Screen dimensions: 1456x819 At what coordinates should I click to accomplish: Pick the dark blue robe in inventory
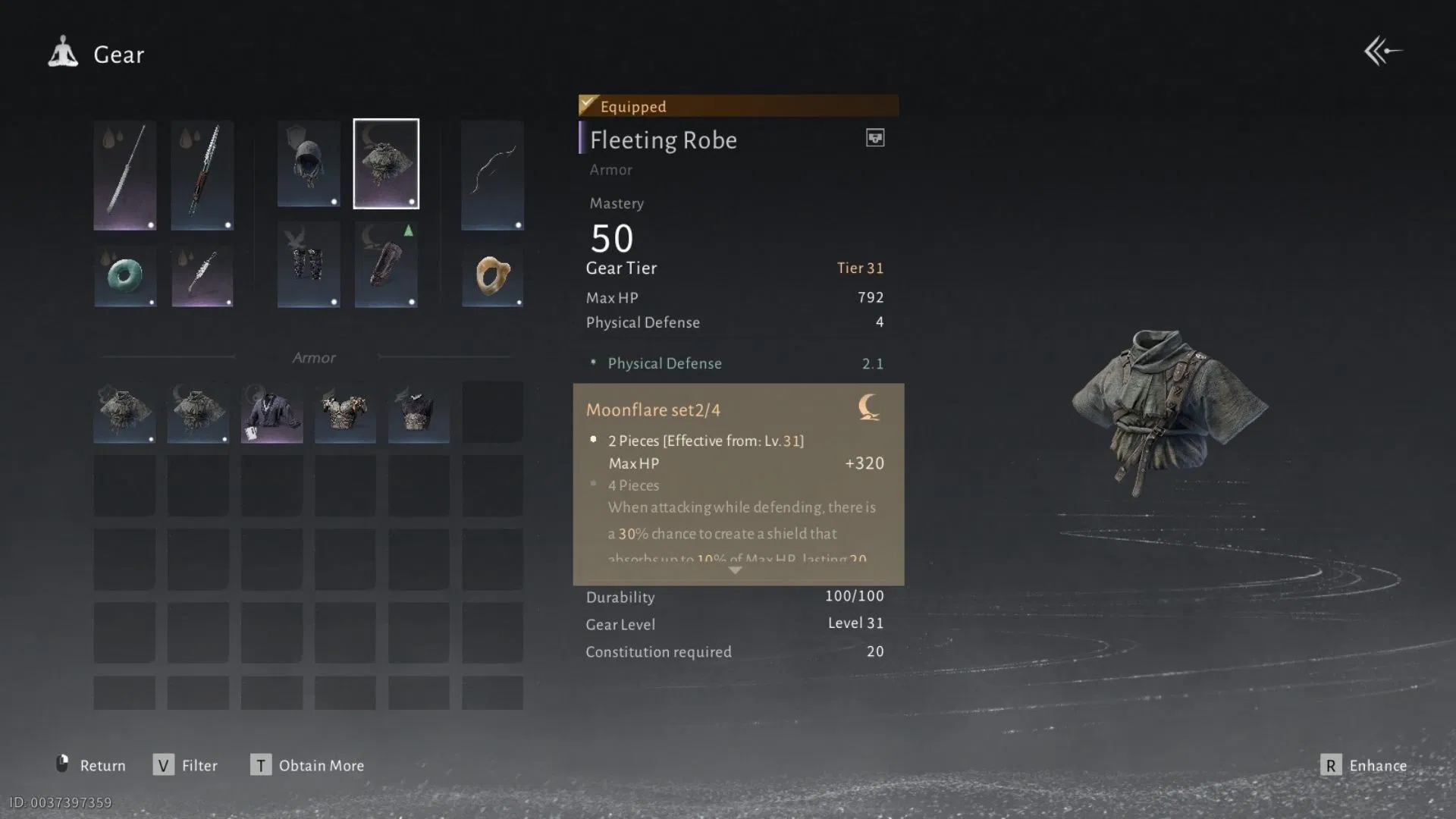click(x=271, y=413)
